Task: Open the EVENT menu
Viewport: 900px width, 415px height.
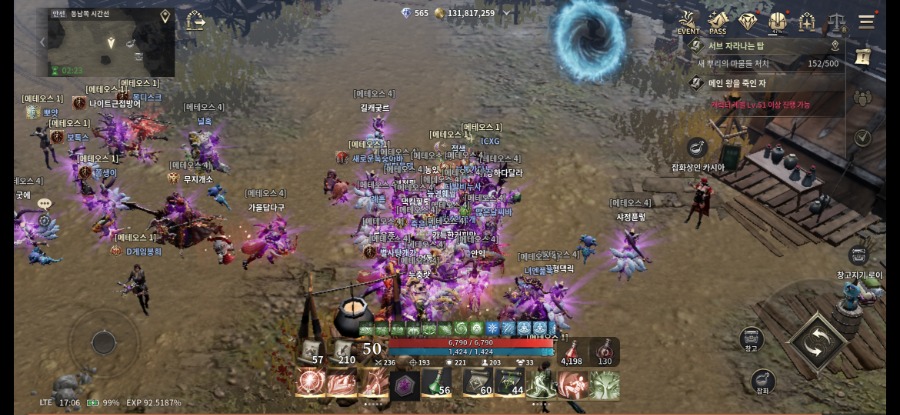Action: [x=688, y=21]
